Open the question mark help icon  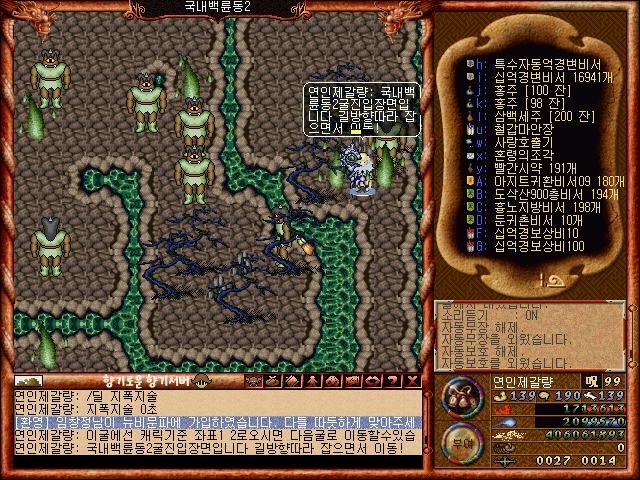(393, 381)
